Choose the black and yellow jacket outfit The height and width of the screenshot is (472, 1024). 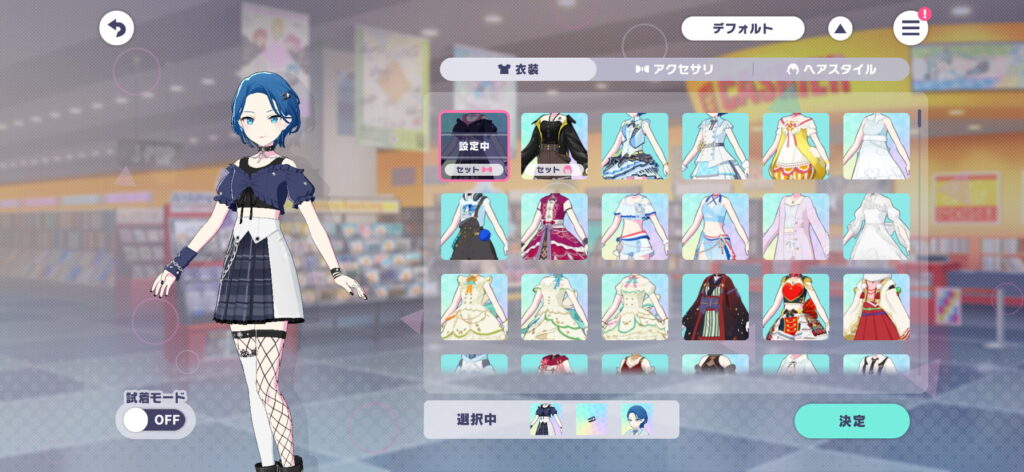(x=554, y=146)
